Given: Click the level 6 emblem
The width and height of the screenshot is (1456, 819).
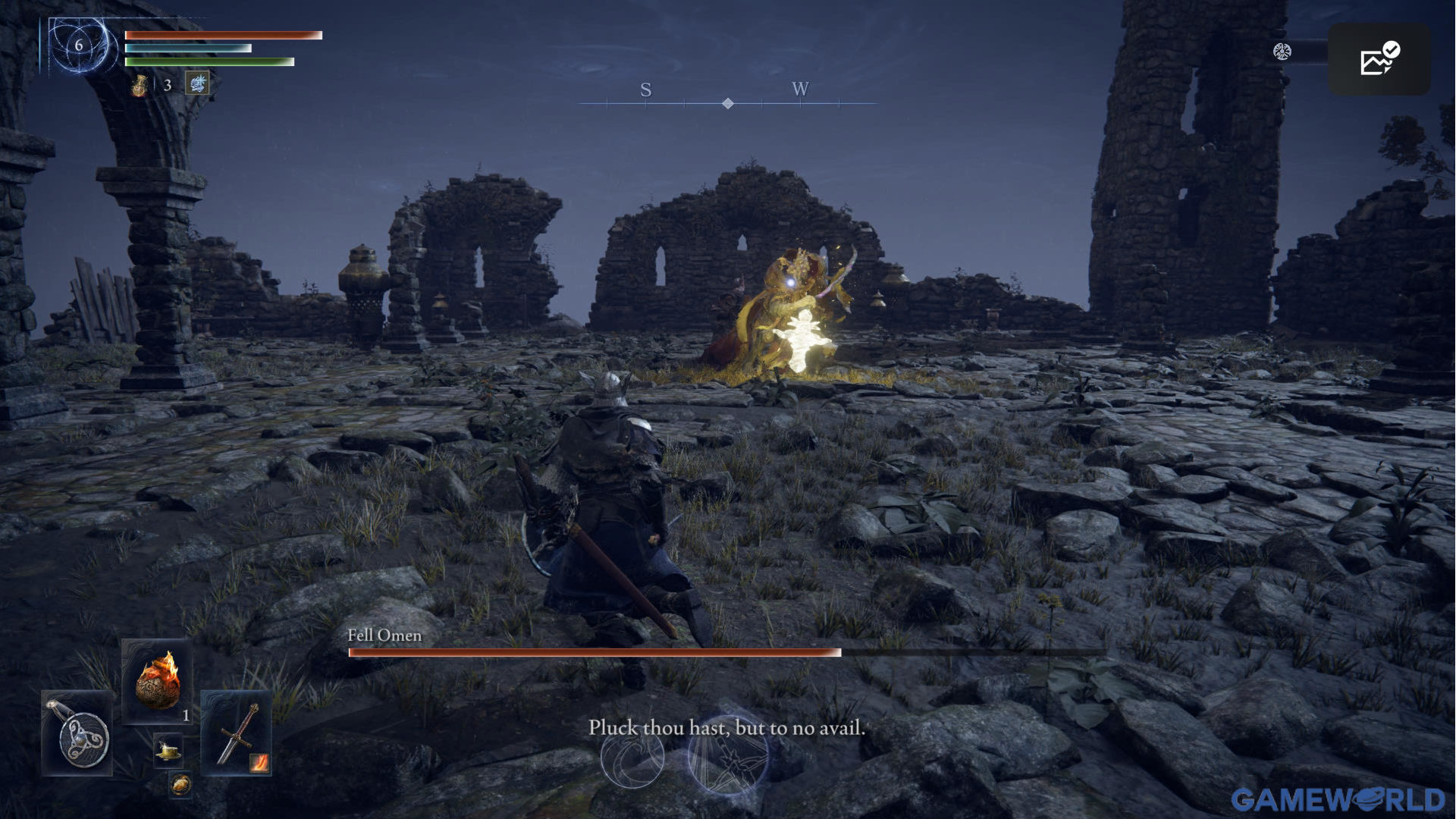Looking at the screenshot, I should (79, 45).
